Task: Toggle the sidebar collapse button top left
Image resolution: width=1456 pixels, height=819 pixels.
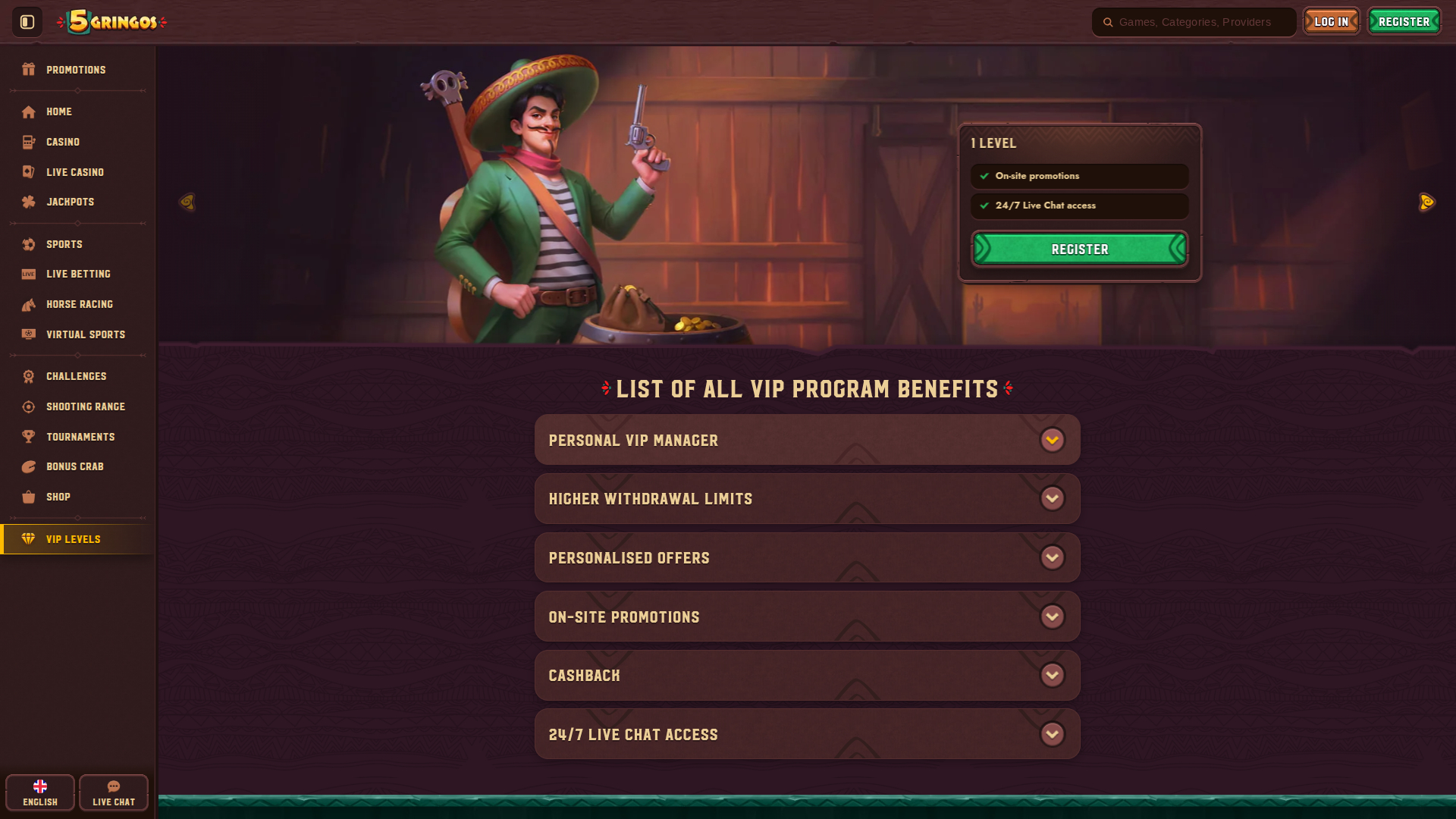Action: (26, 21)
